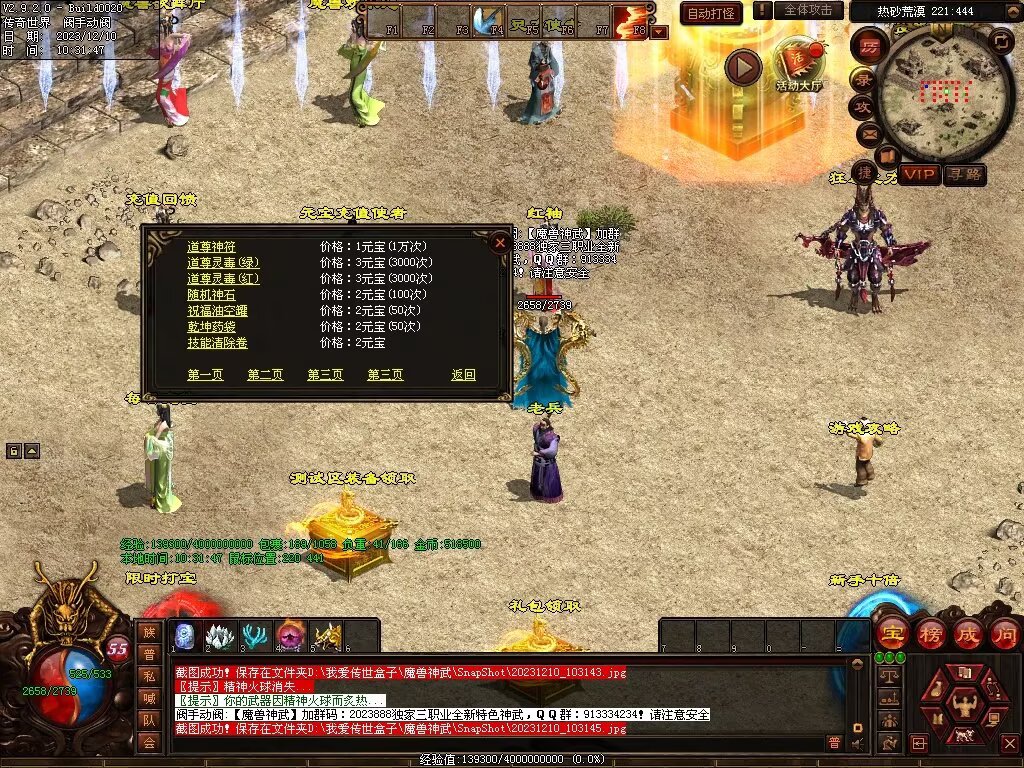Select the 技能清除卷 entry
The width and height of the screenshot is (1024, 768).
pyautogui.click(x=217, y=342)
